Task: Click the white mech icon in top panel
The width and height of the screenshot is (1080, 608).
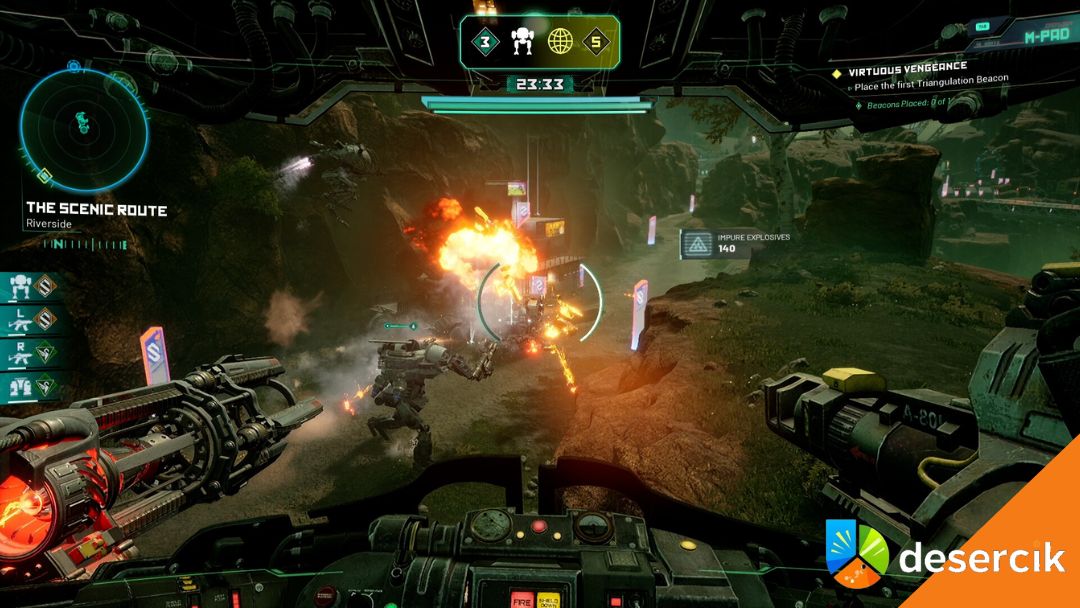Action: (x=522, y=42)
